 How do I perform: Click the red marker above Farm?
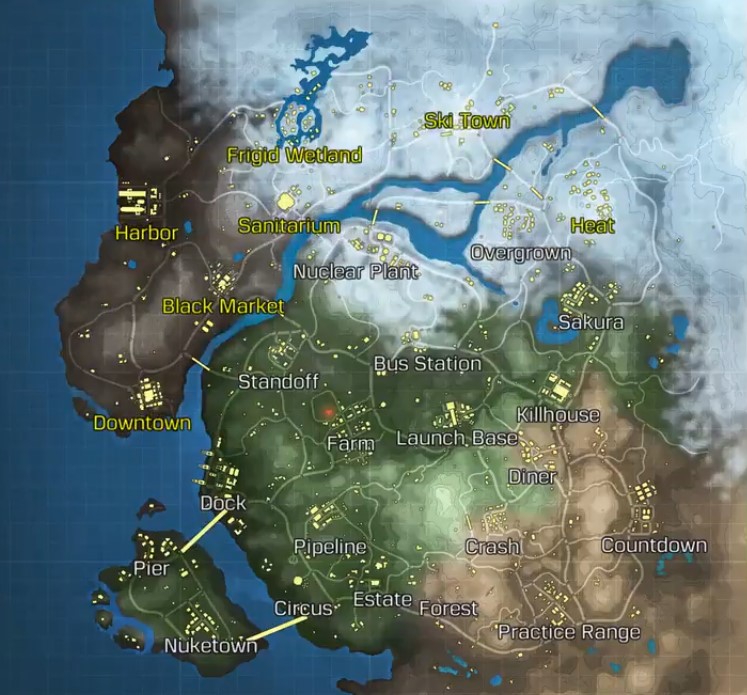point(327,410)
